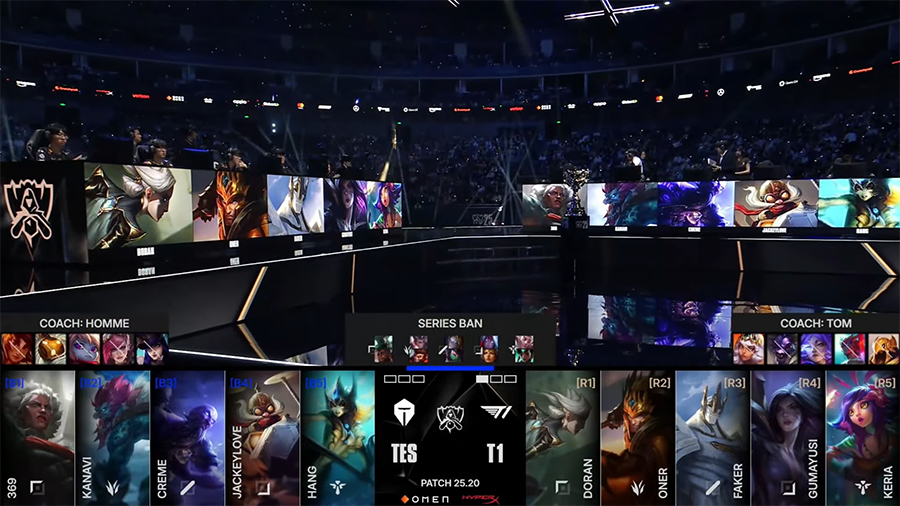Image resolution: width=900 pixels, height=506 pixels.
Task: Choose Creme's champion pick card
Action: tap(188, 437)
